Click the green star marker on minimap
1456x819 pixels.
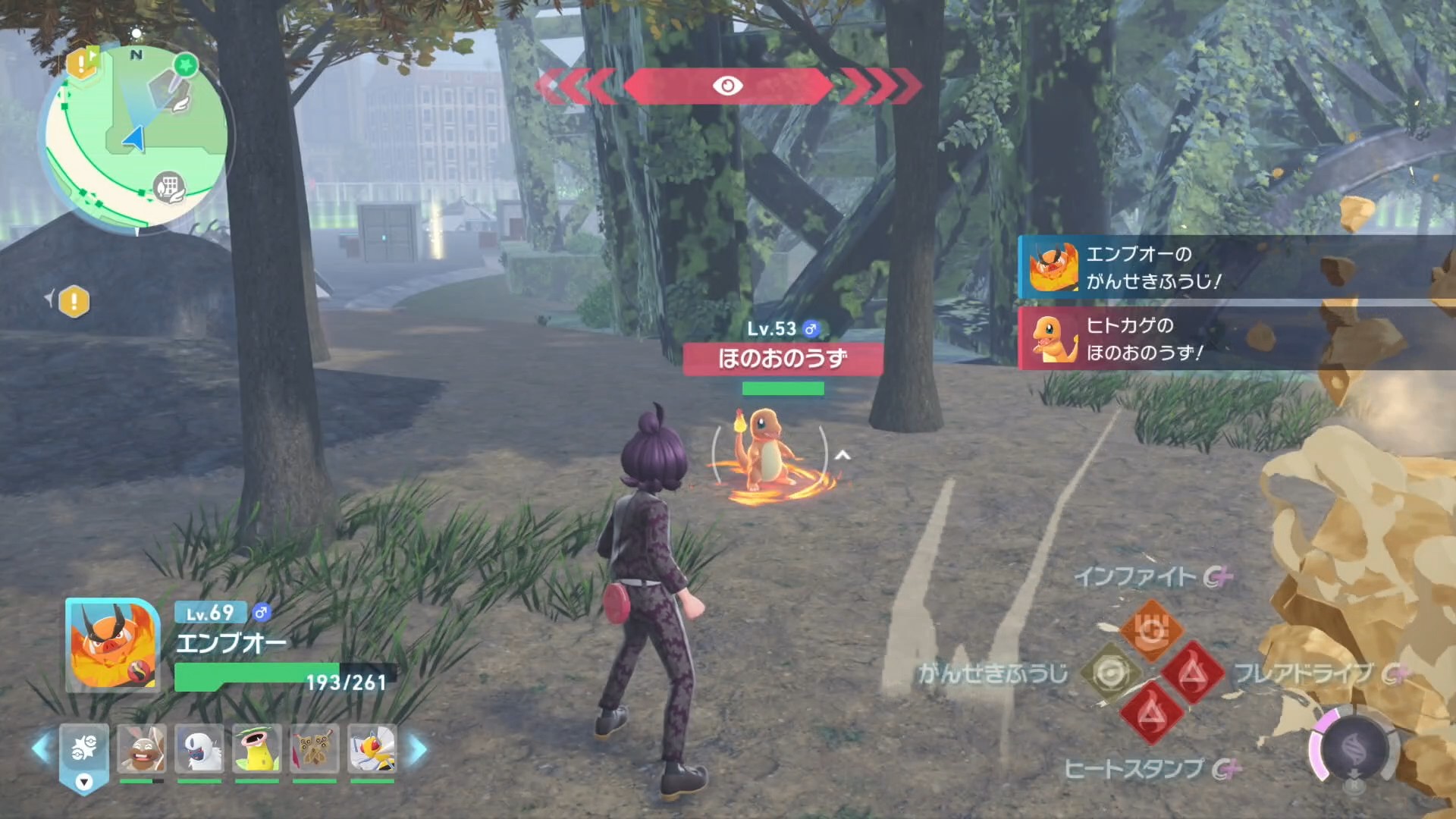184,65
